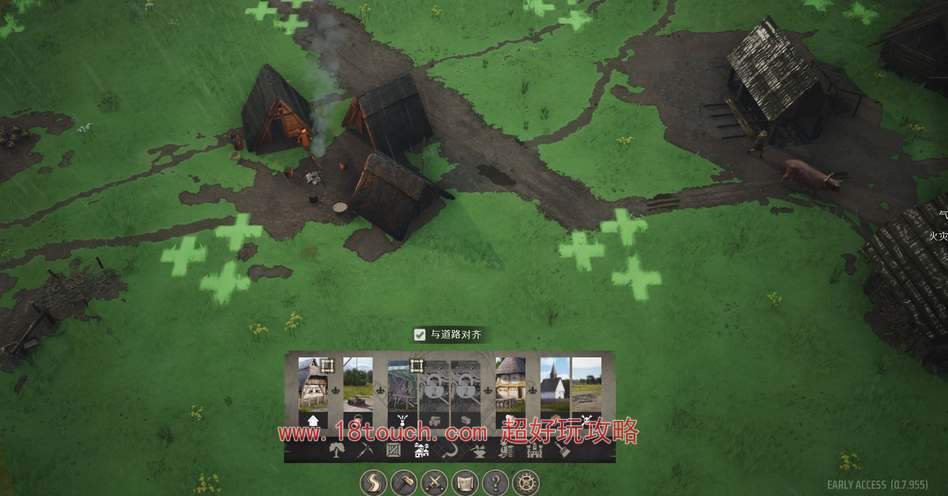
Task: Select the wooden market stall building card
Action: (x=402, y=387)
